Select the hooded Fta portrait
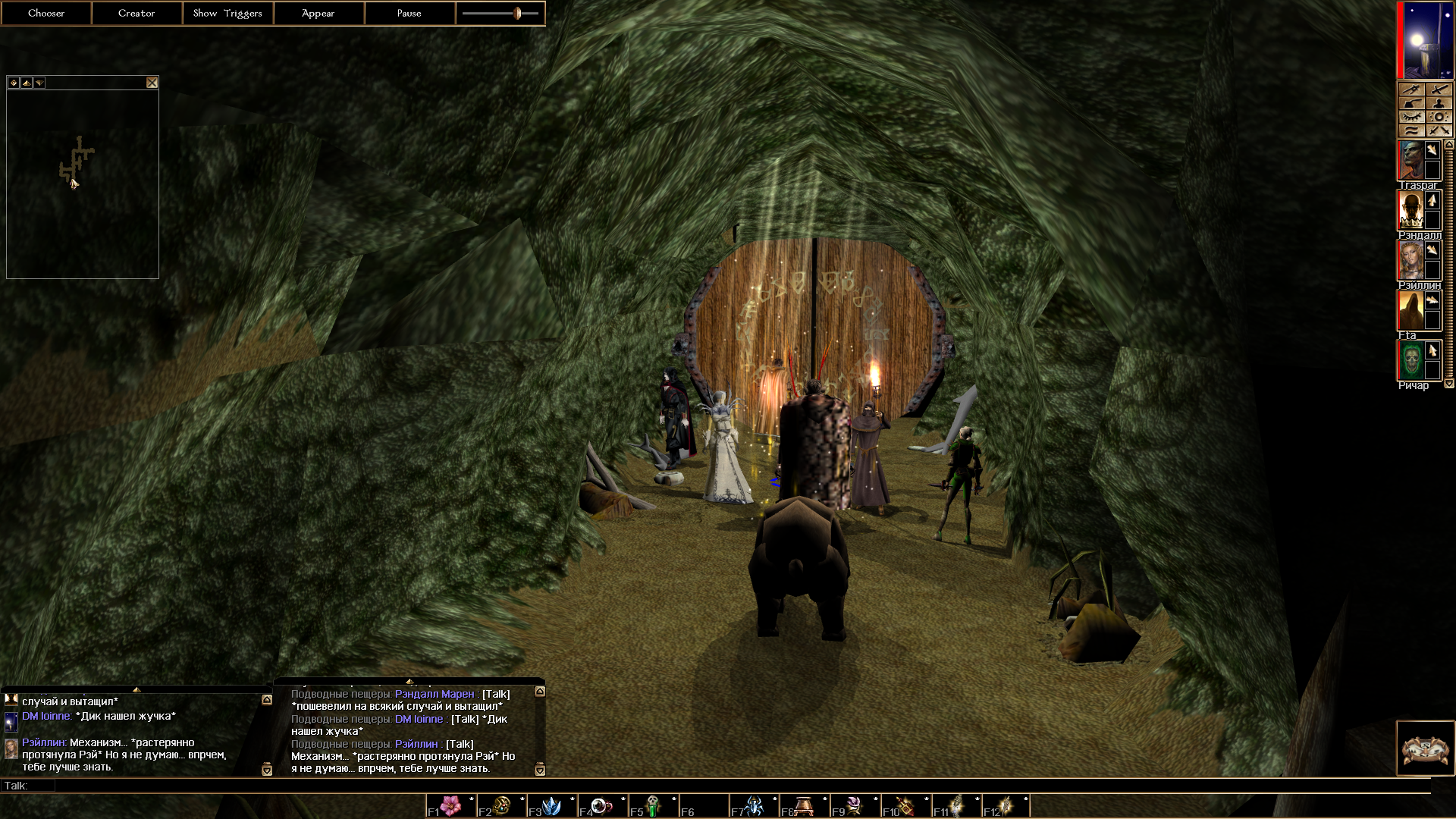The height and width of the screenshot is (819, 1456). 1410,310
